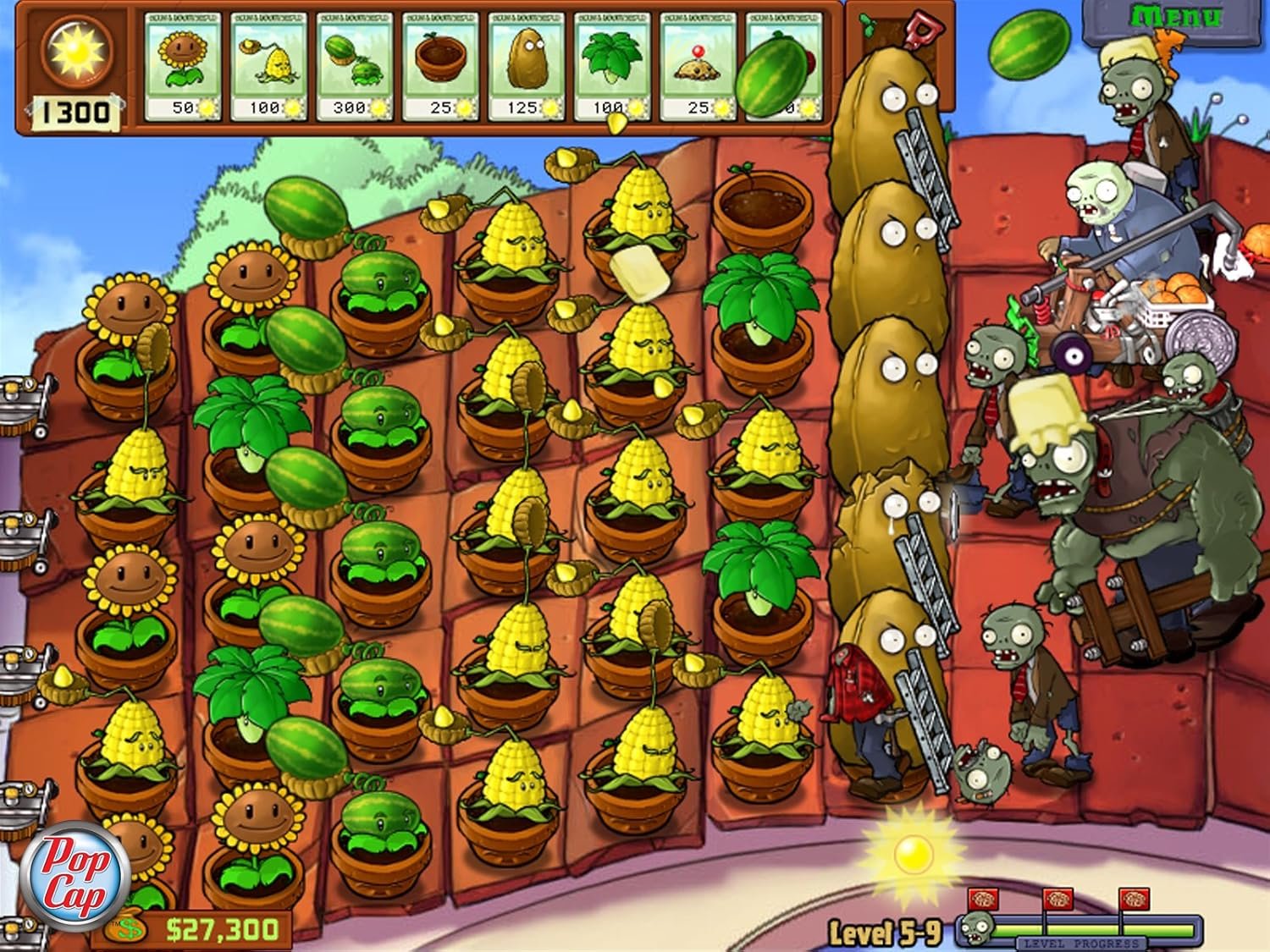Image resolution: width=1270 pixels, height=952 pixels.
Task: Open the Menu button
Action: click(1175, 17)
